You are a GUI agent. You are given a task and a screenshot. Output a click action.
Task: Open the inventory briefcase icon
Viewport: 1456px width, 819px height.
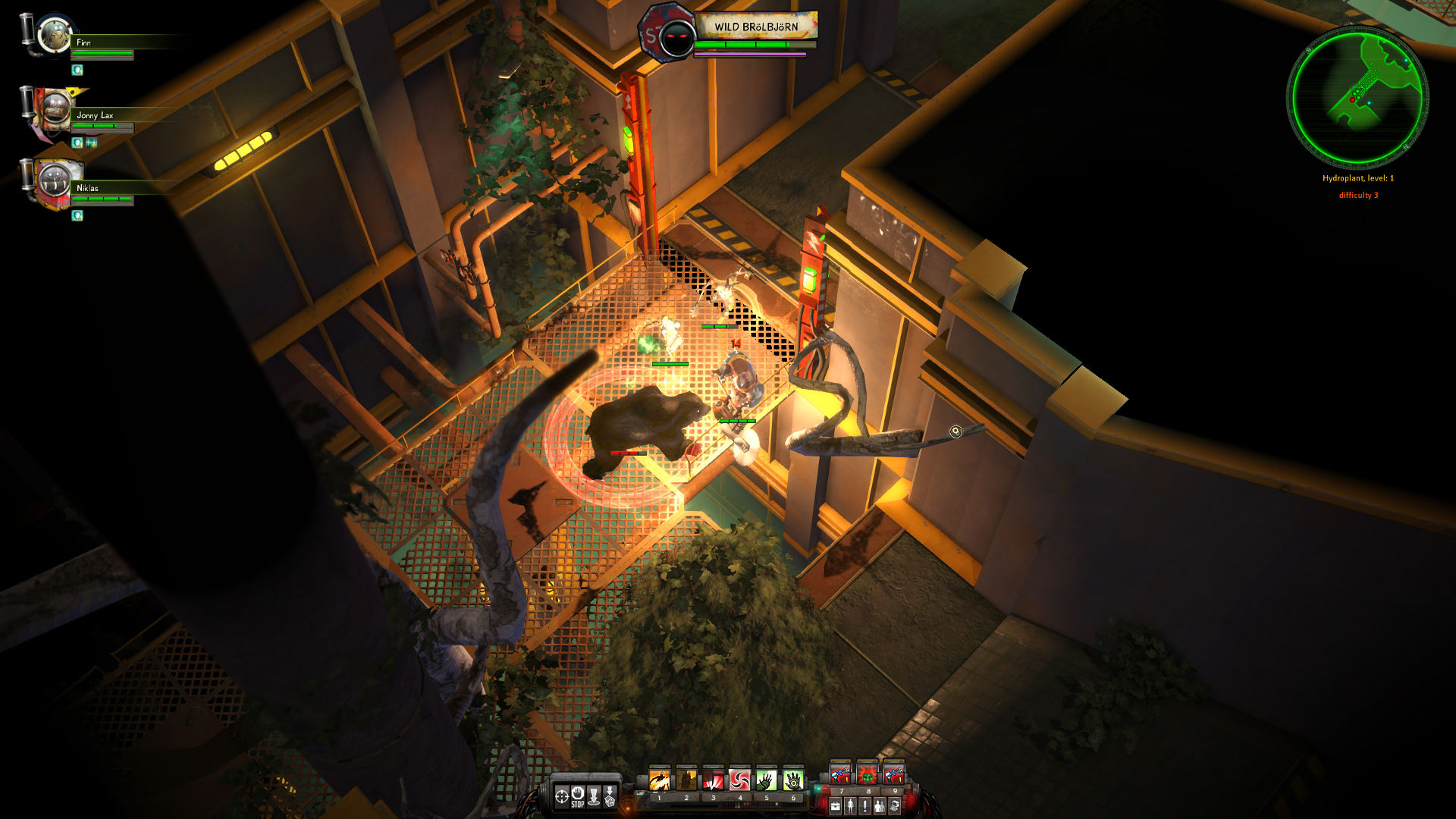click(836, 806)
